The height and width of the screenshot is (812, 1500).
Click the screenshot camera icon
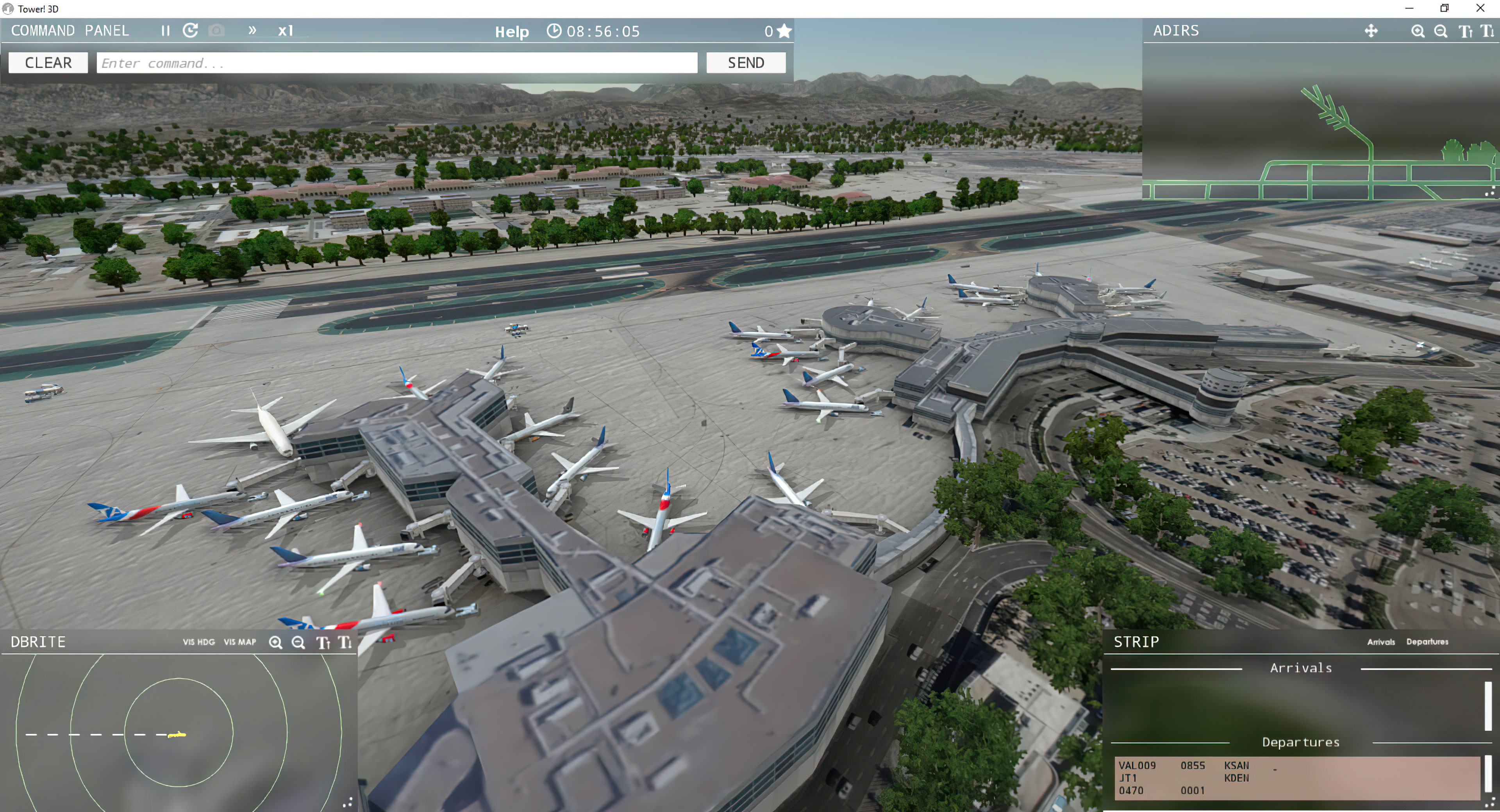coord(216,31)
